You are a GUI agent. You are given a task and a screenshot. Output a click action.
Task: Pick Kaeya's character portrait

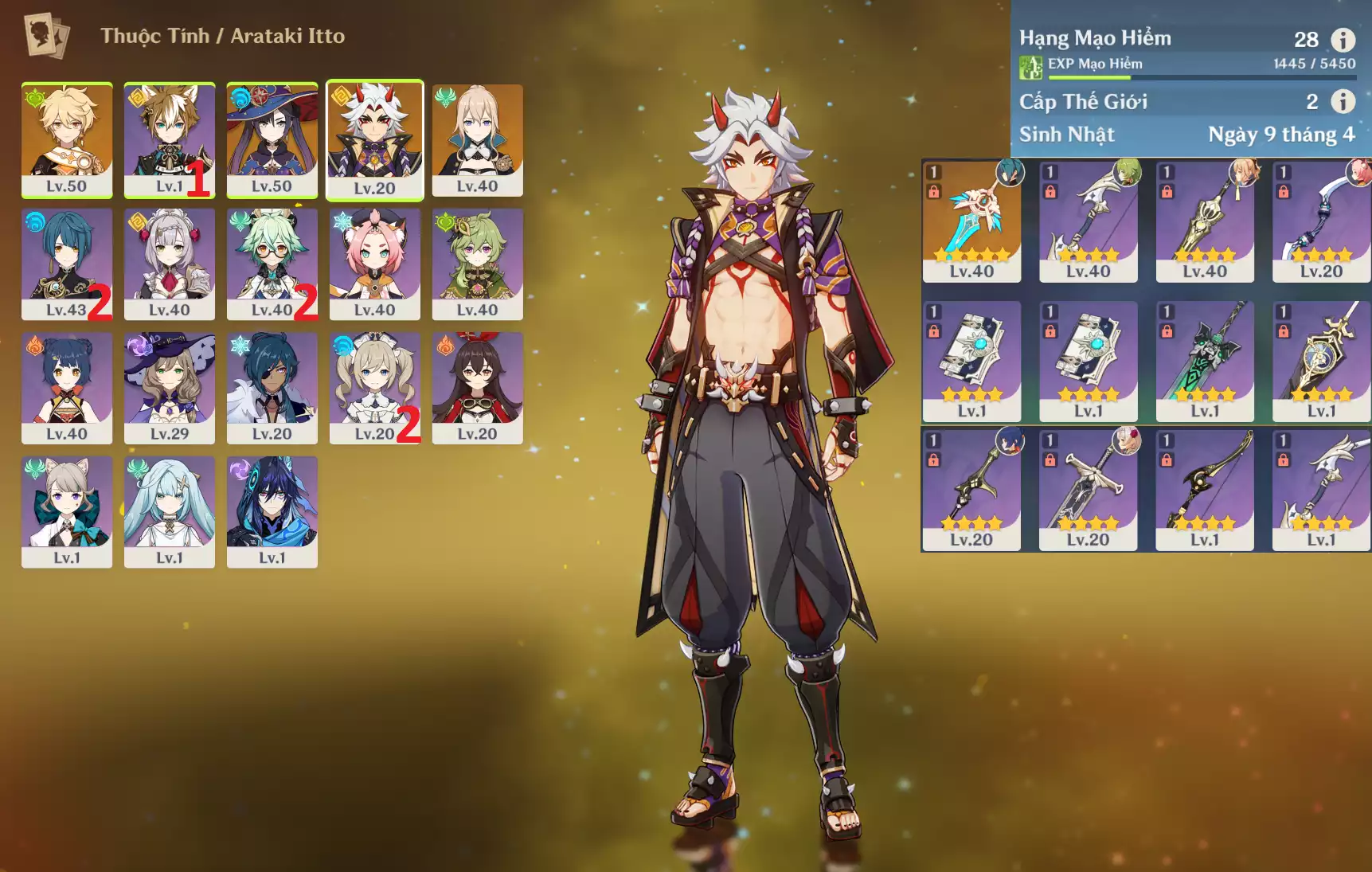[272, 388]
